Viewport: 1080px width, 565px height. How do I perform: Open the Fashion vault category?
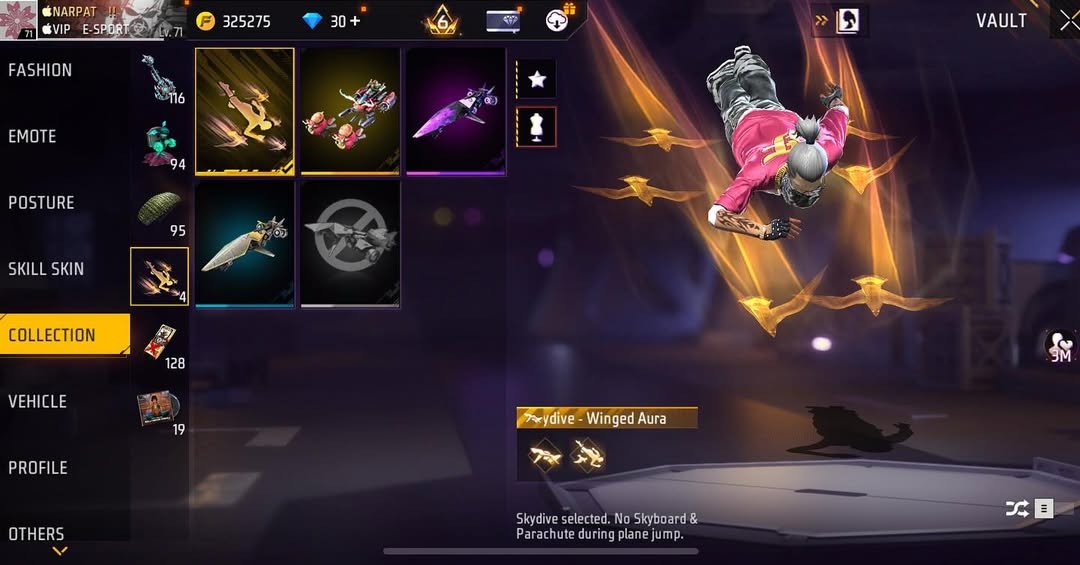pos(41,70)
